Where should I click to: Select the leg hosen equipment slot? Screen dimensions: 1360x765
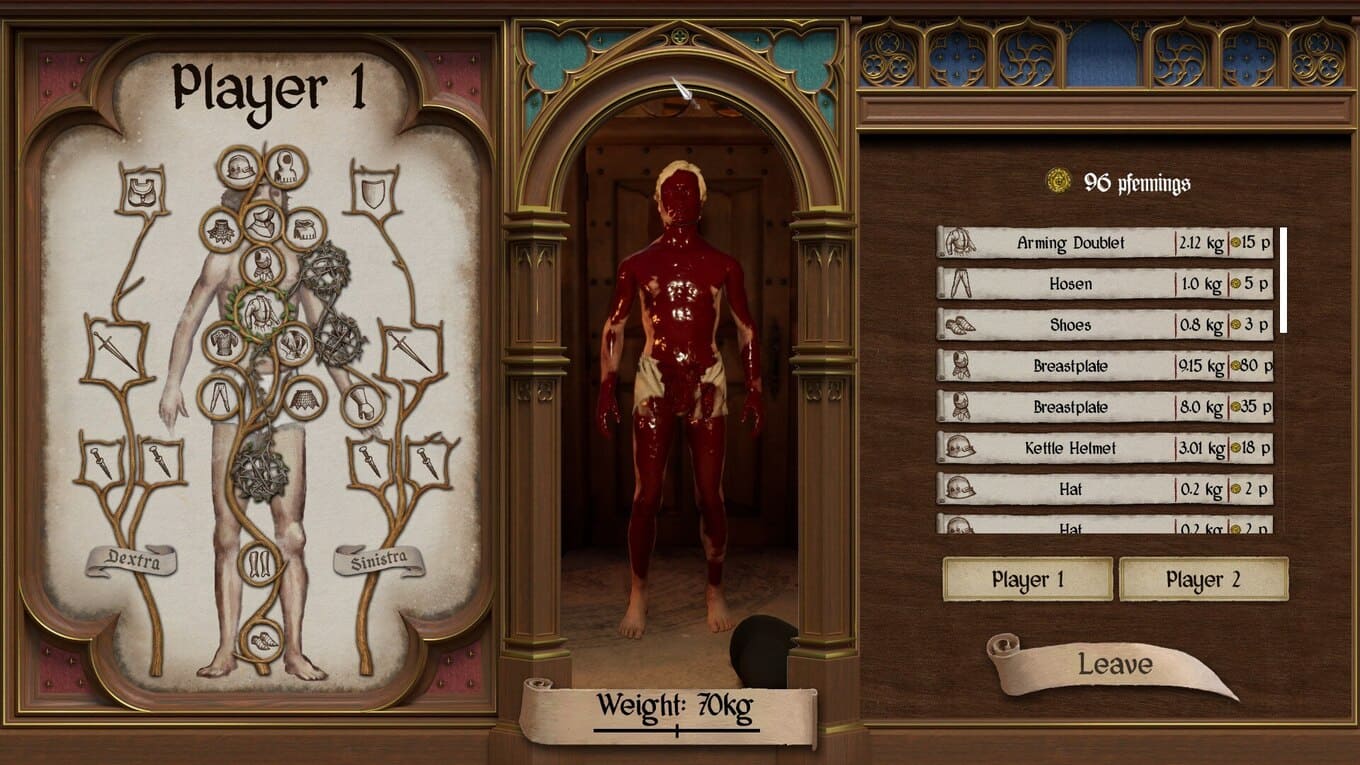219,397
